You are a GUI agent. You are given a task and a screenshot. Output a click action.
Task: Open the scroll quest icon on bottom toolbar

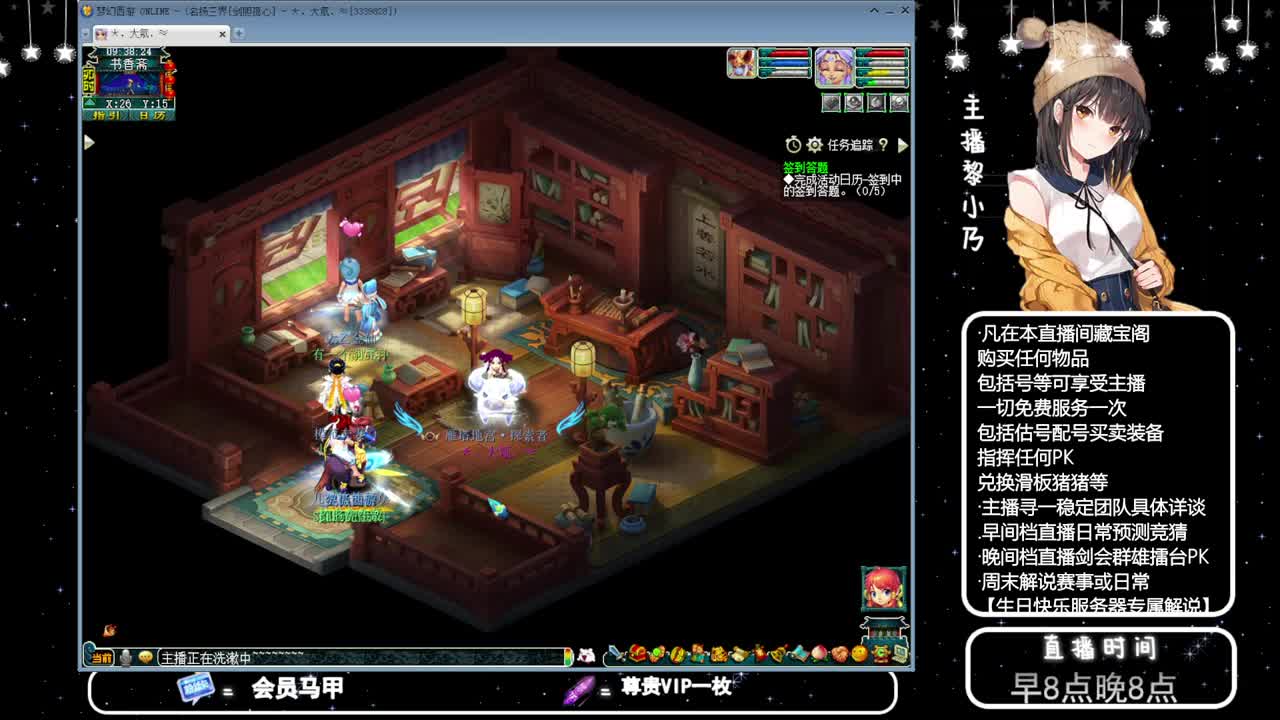(738, 653)
